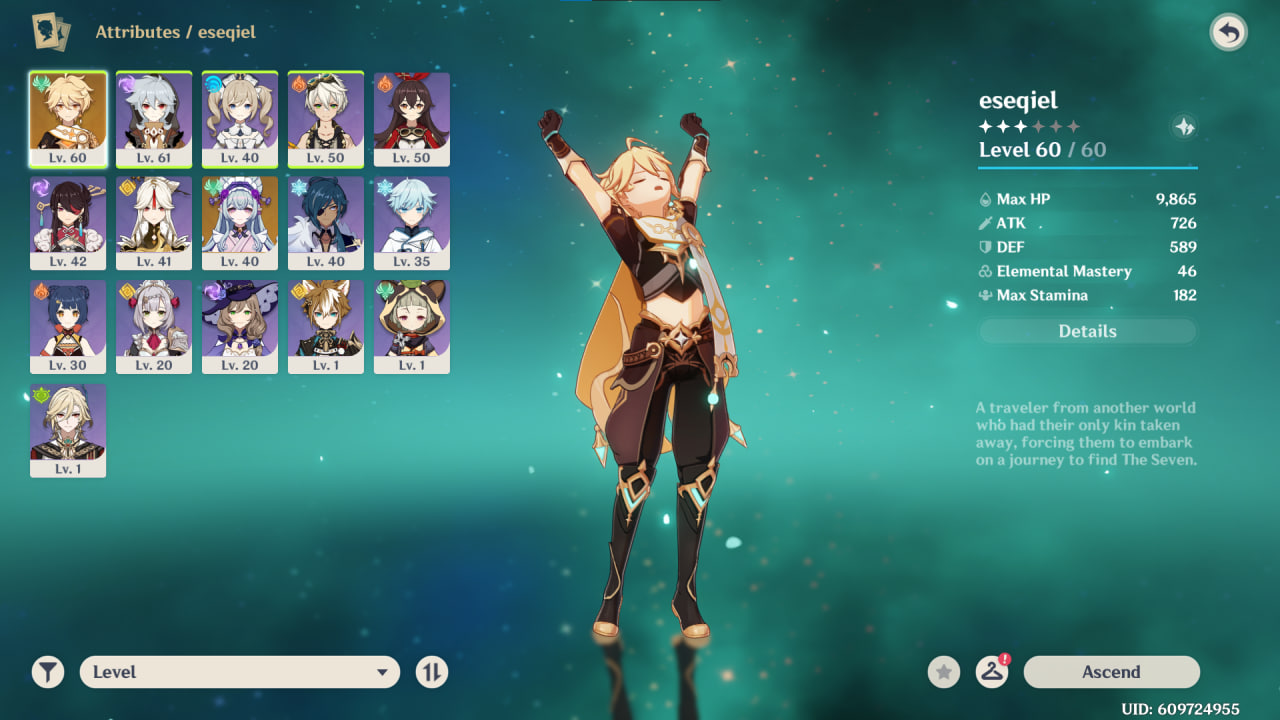This screenshot has height=720, width=1280.
Task: Choose the Lv. 42 character card
Action: coord(68,223)
